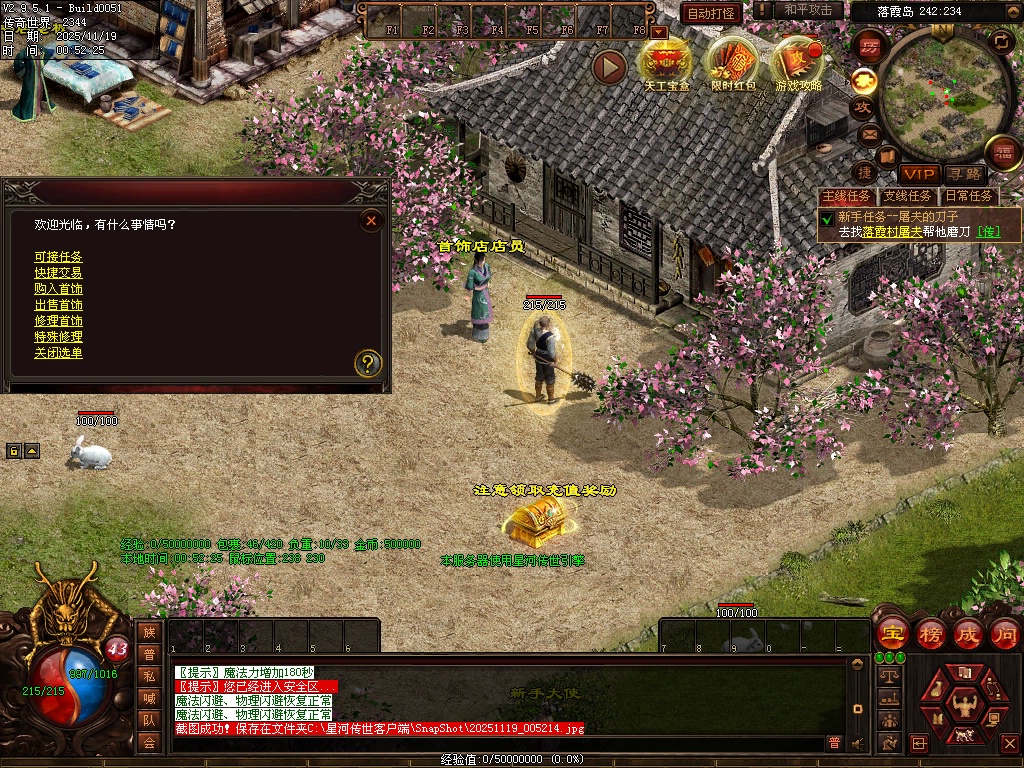Viewport: 1024px width, 768px height.
Task: Choose the 可接任务 dialogue option
Action: click(58, 257)
